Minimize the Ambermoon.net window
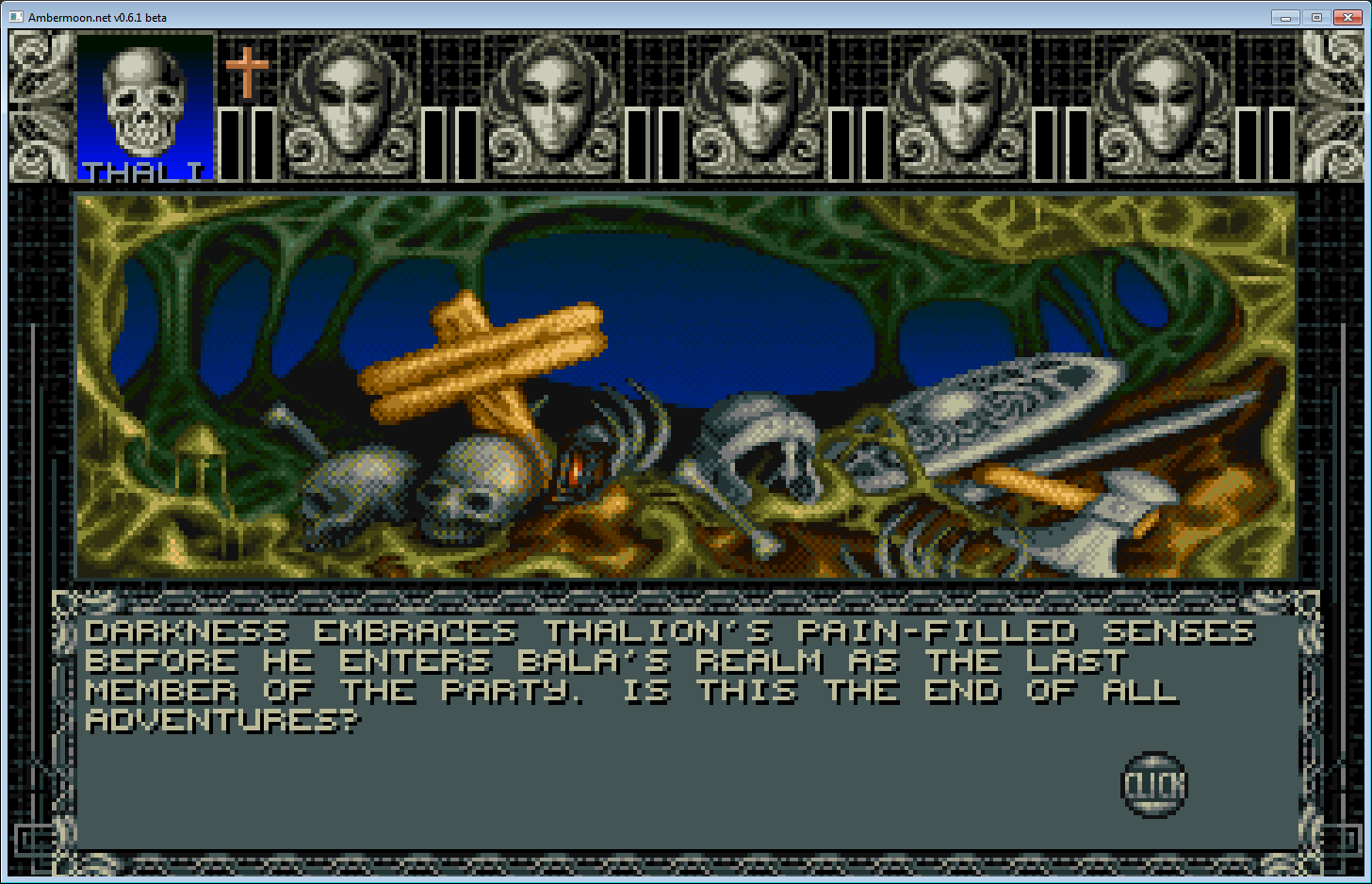The height and width of the screenshot is (884, 1372). pyautogui.click(x=1285, y=17)
